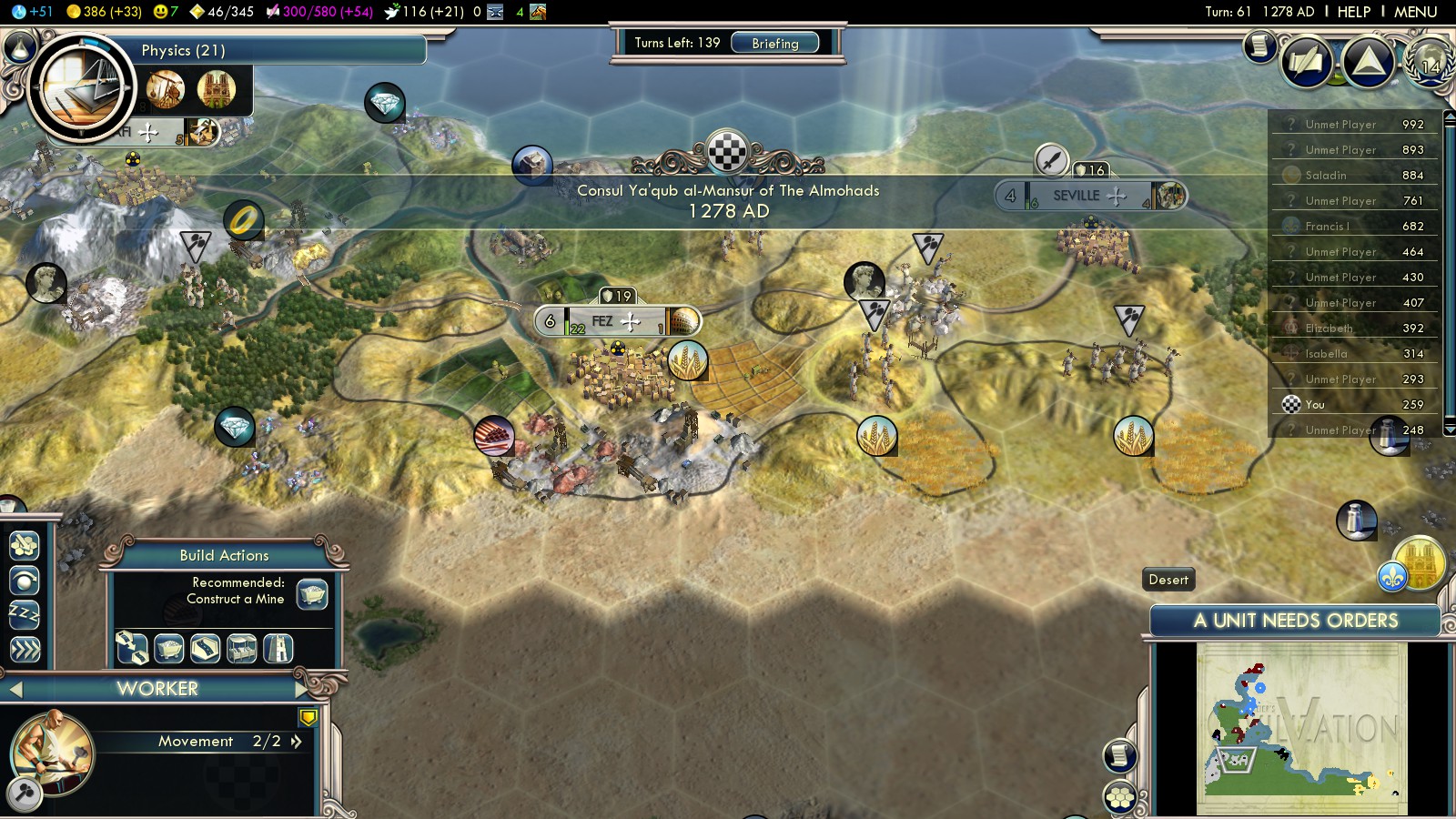1456x819 pixels.
Task: Select the route-to build action
Action: coord(132,648)
